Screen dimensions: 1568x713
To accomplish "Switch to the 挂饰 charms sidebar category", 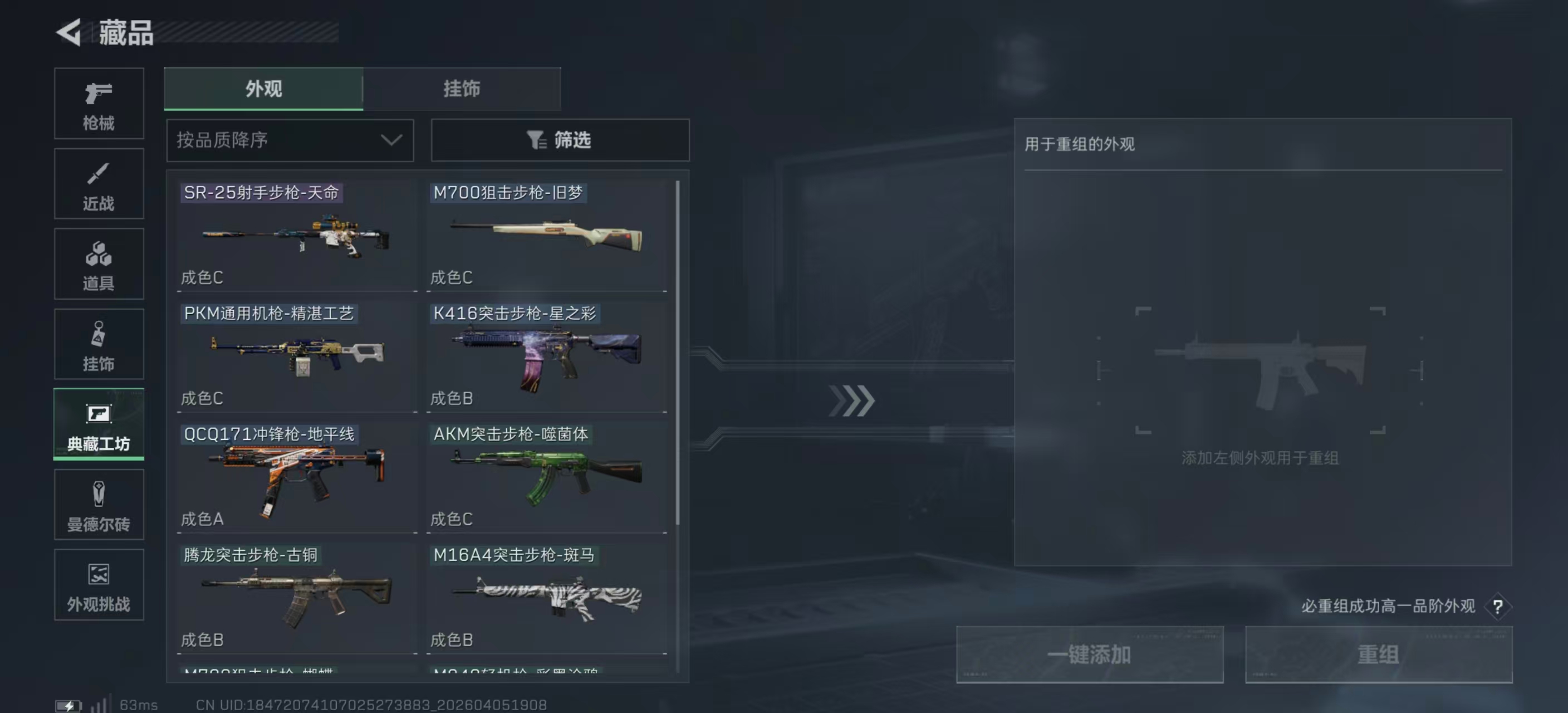I will 99,344.
